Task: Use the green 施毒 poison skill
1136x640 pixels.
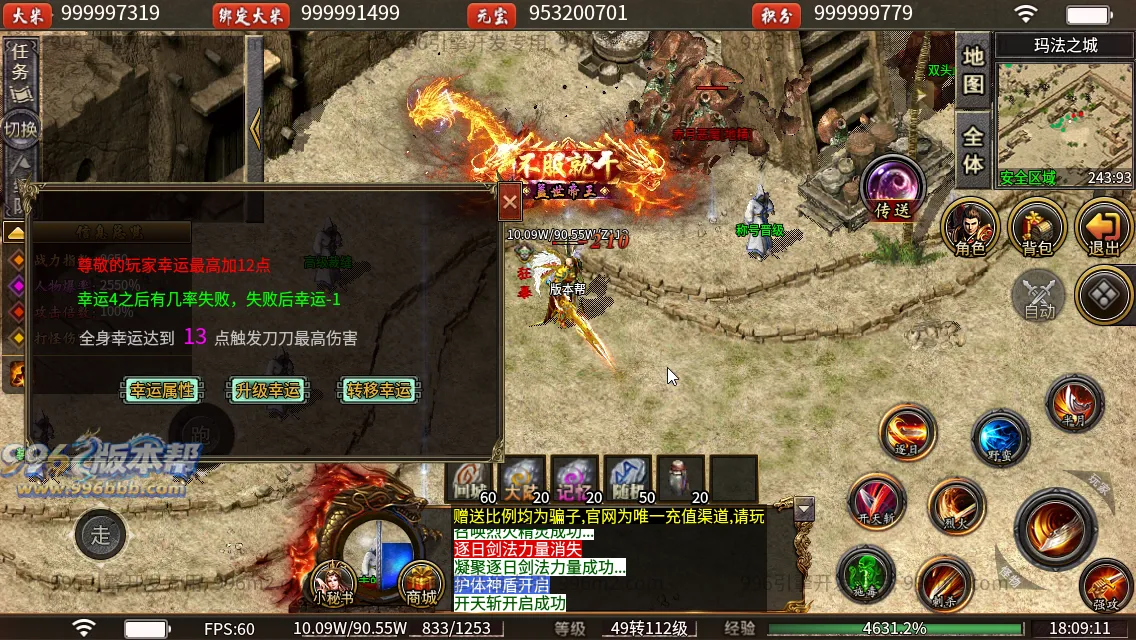Action: click(x=864, y=573)
